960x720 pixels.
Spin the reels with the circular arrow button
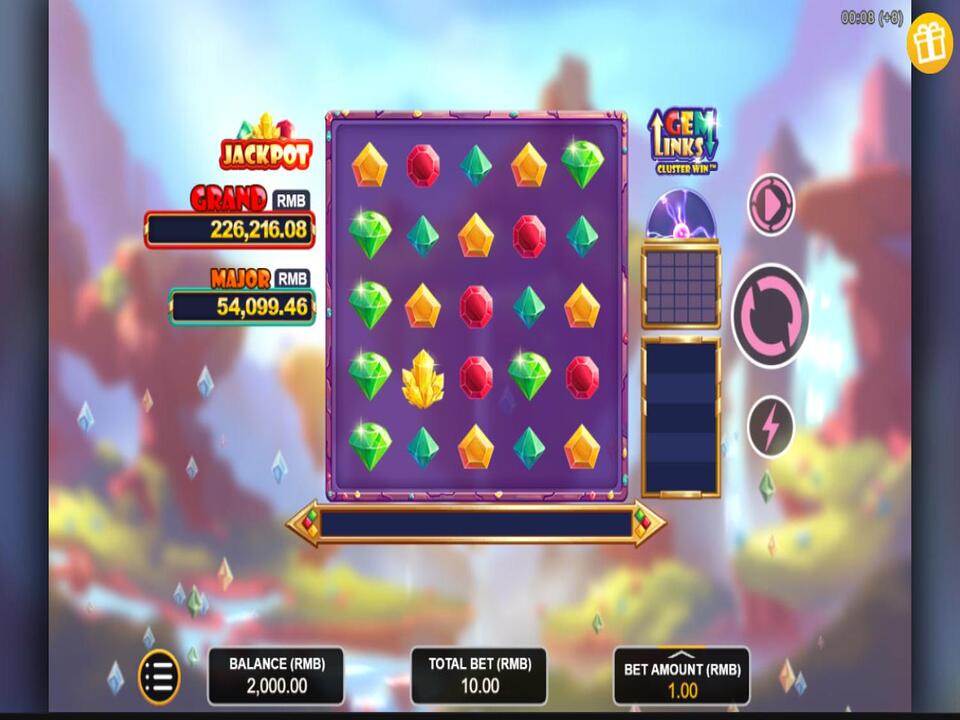point(770,315)
